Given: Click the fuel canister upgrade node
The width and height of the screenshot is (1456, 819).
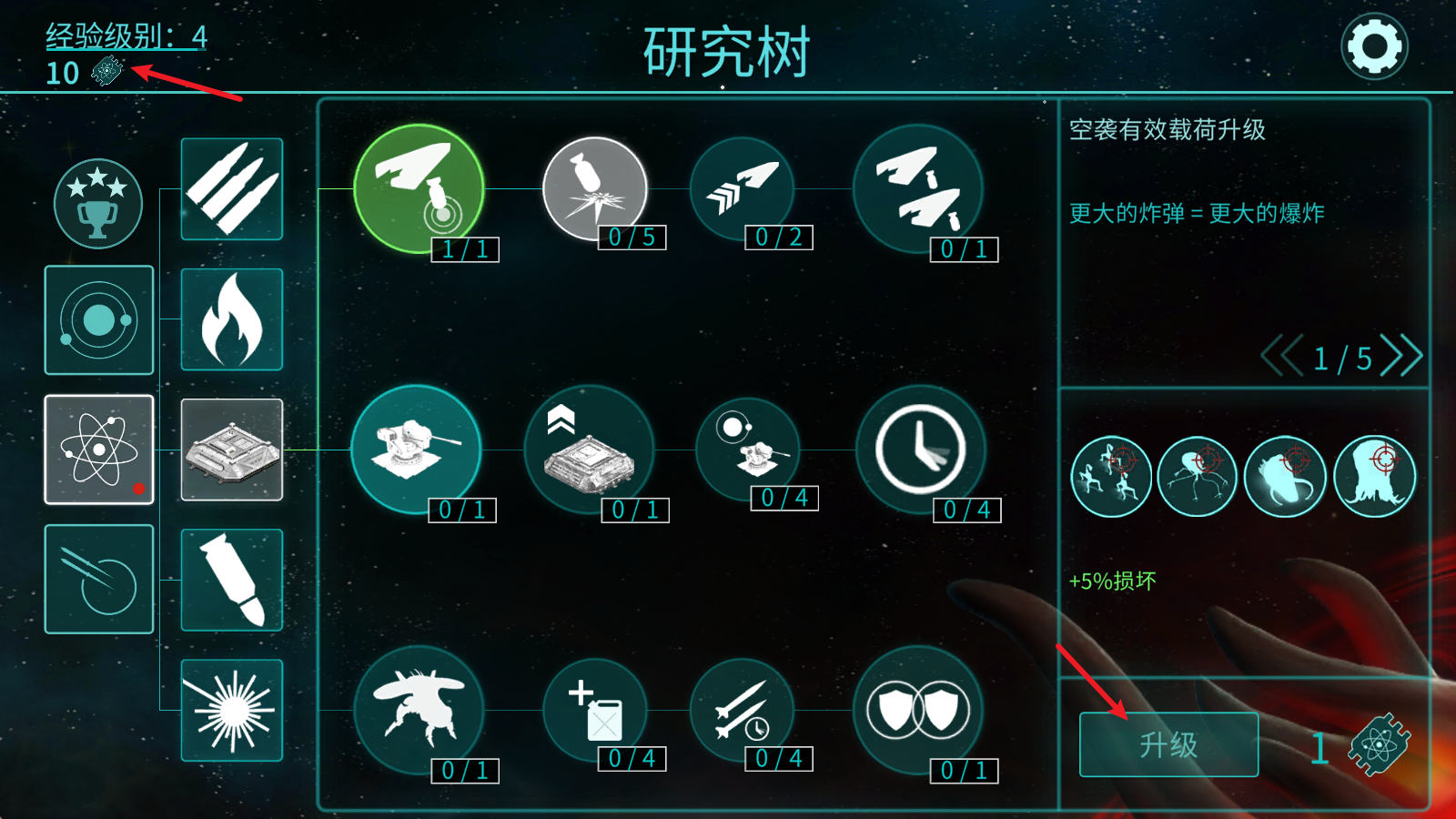Looking at the screenshot, I should pyautogui.click(x=593, y=708).
